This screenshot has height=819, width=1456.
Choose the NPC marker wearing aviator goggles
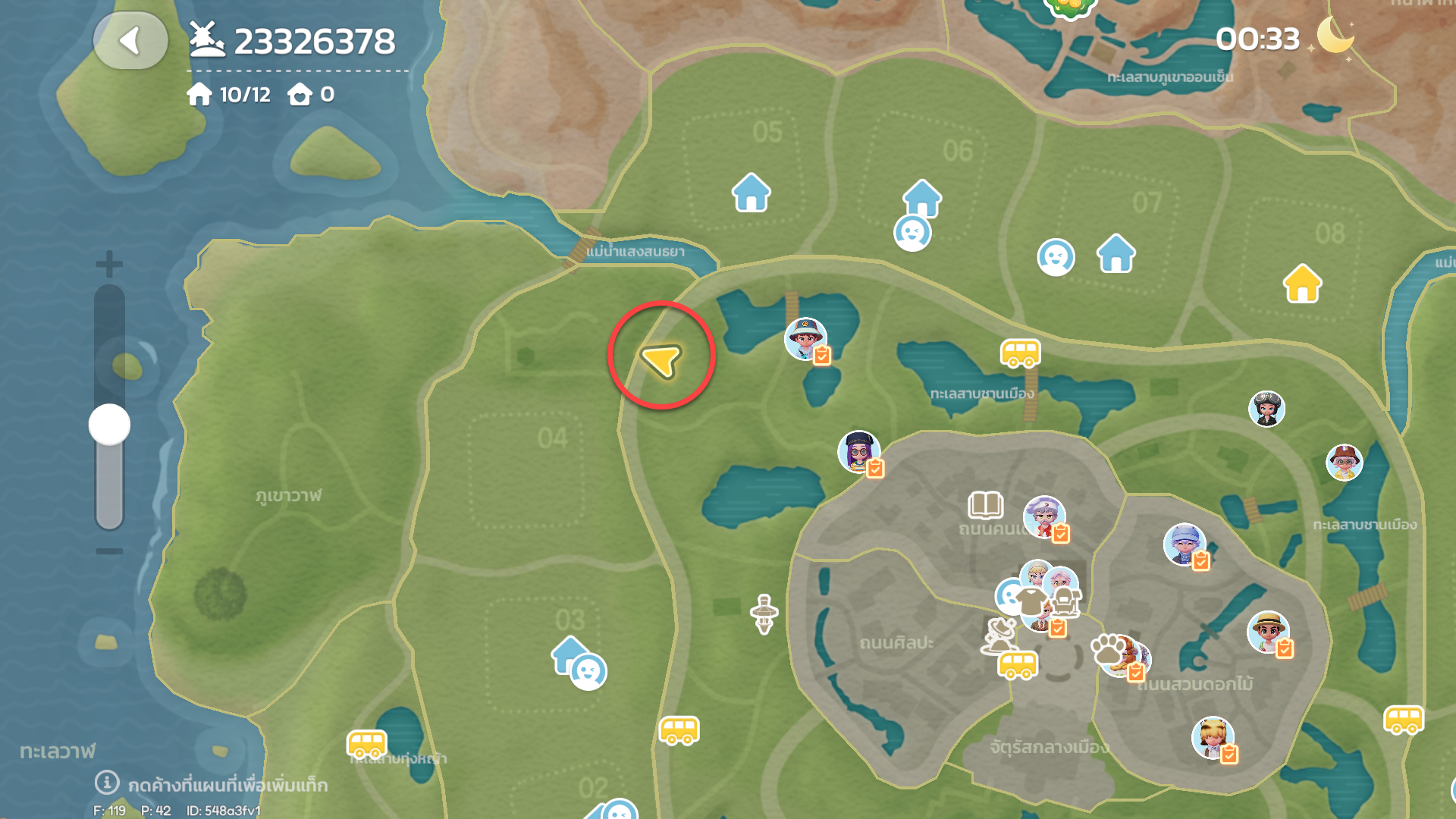click(1266, 409)
